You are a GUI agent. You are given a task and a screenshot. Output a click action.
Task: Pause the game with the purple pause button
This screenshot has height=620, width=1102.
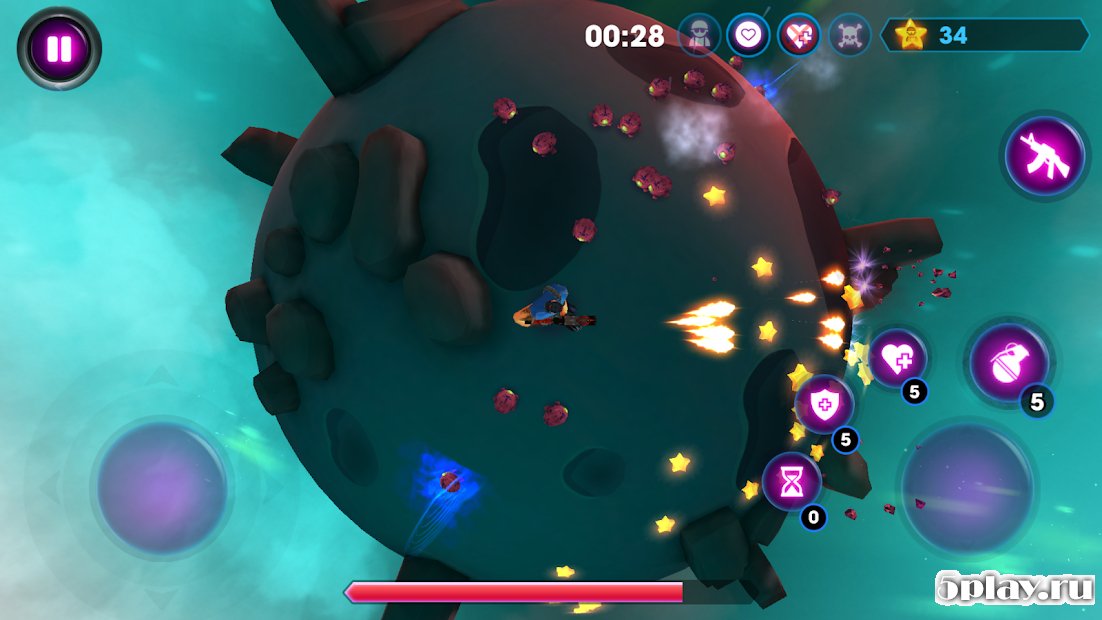(59, 48)
